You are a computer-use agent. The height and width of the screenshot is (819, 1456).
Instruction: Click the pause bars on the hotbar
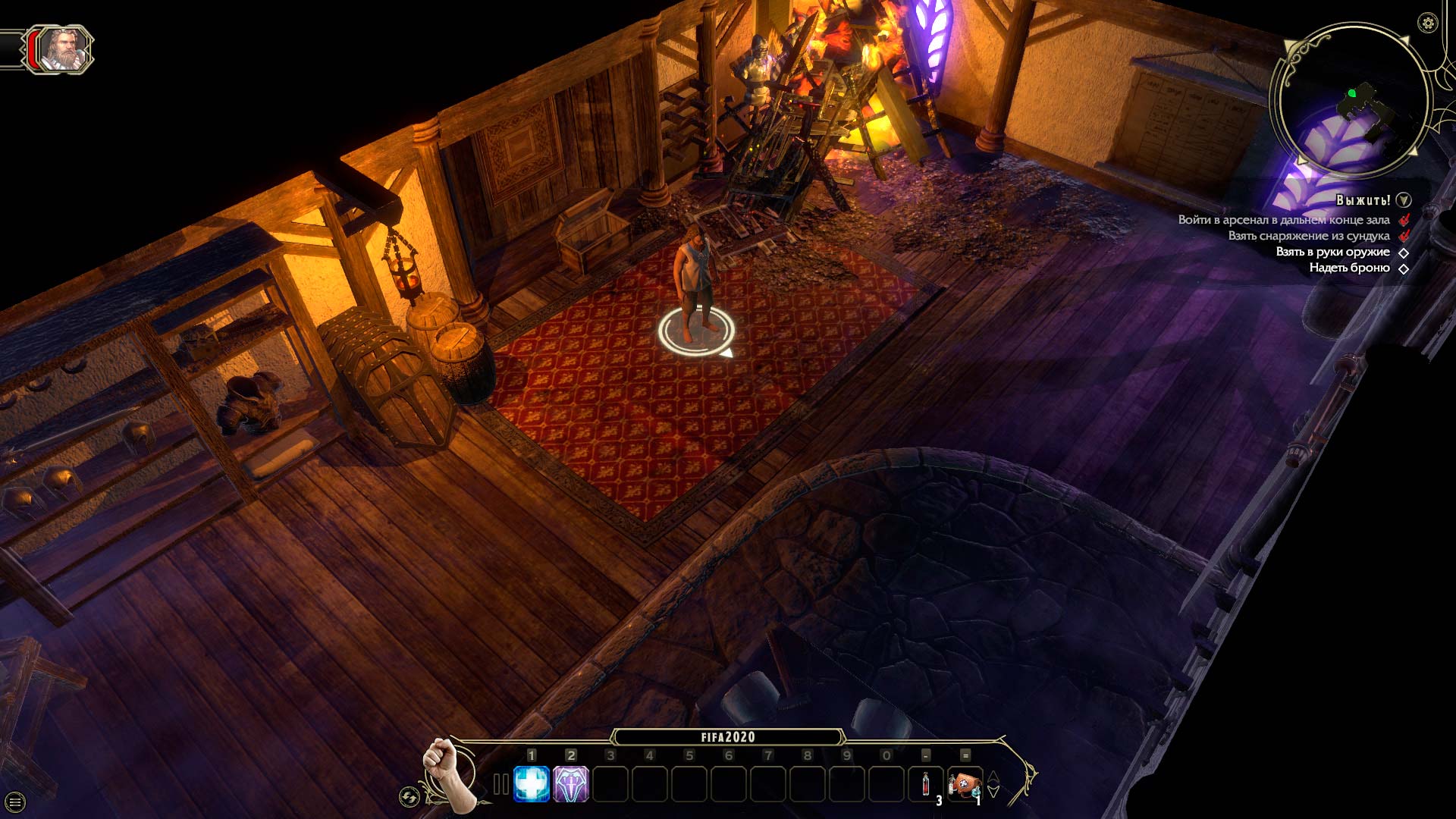click(x=500, y=784)
